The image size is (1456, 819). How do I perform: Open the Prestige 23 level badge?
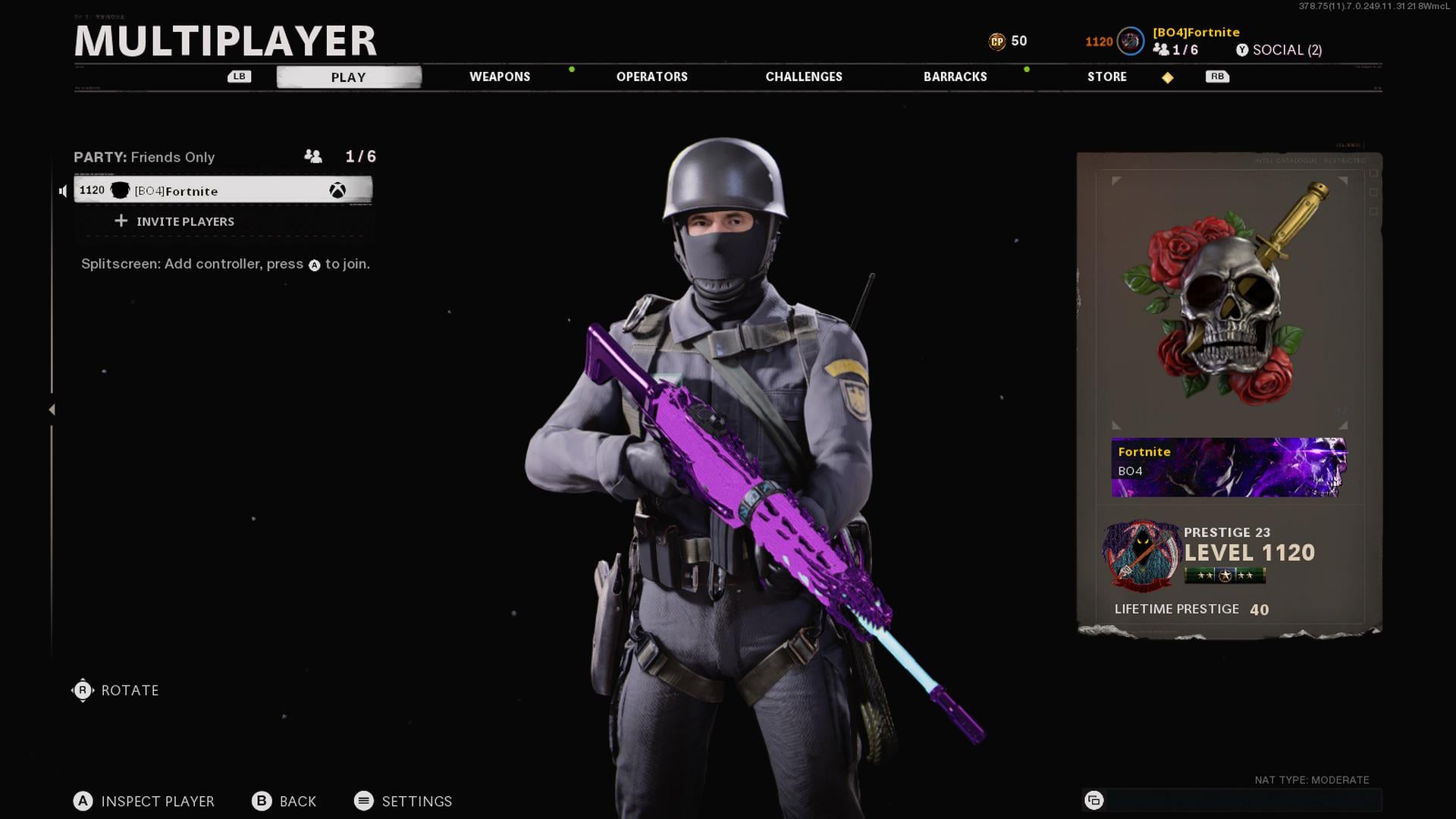(x=1142, y=556)
